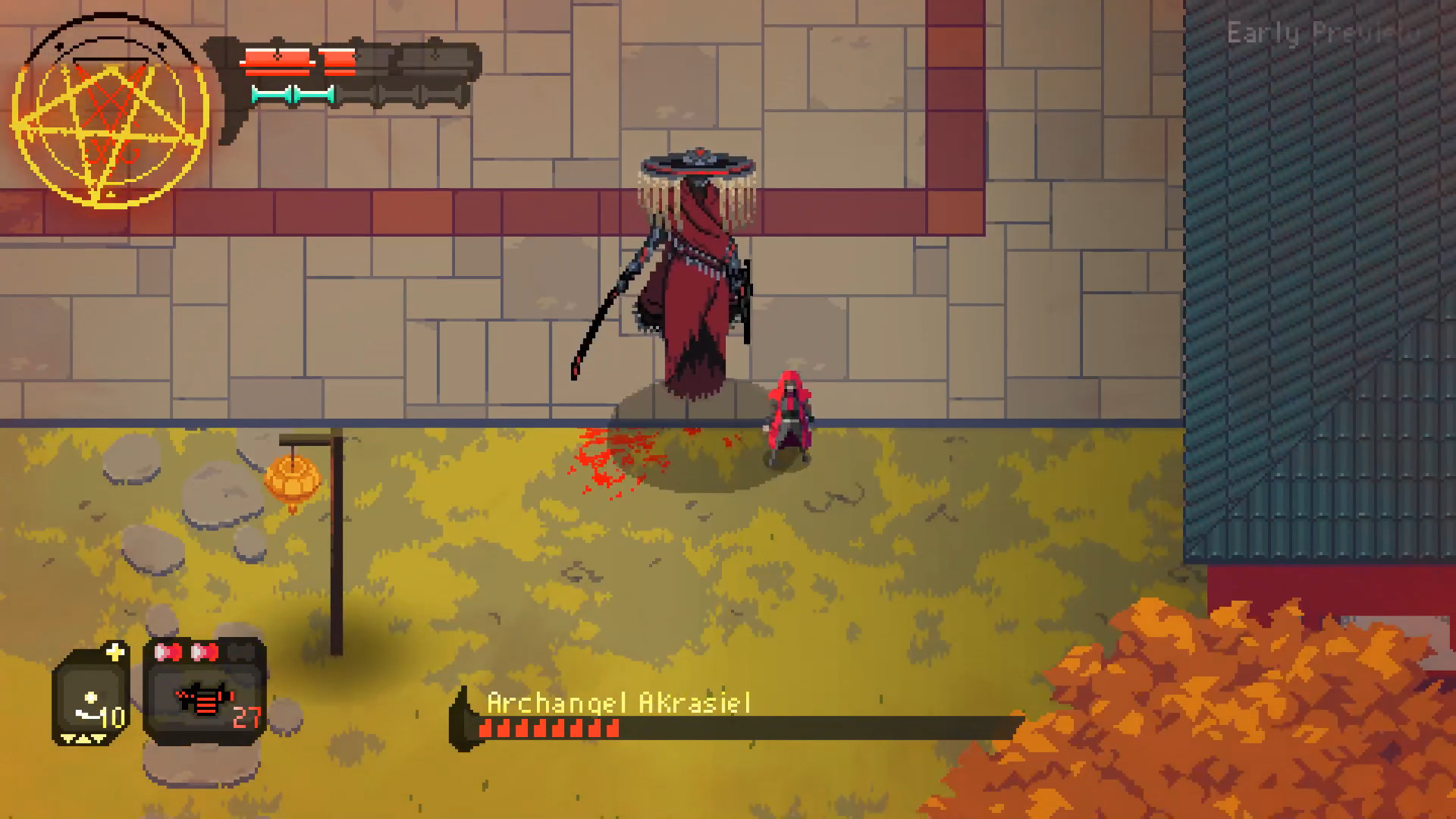Image resolution: width=1456 pixels, height=819 pixels.
Task: Expand the darkened third ammo chamber slot
Action: coord(240,651)
